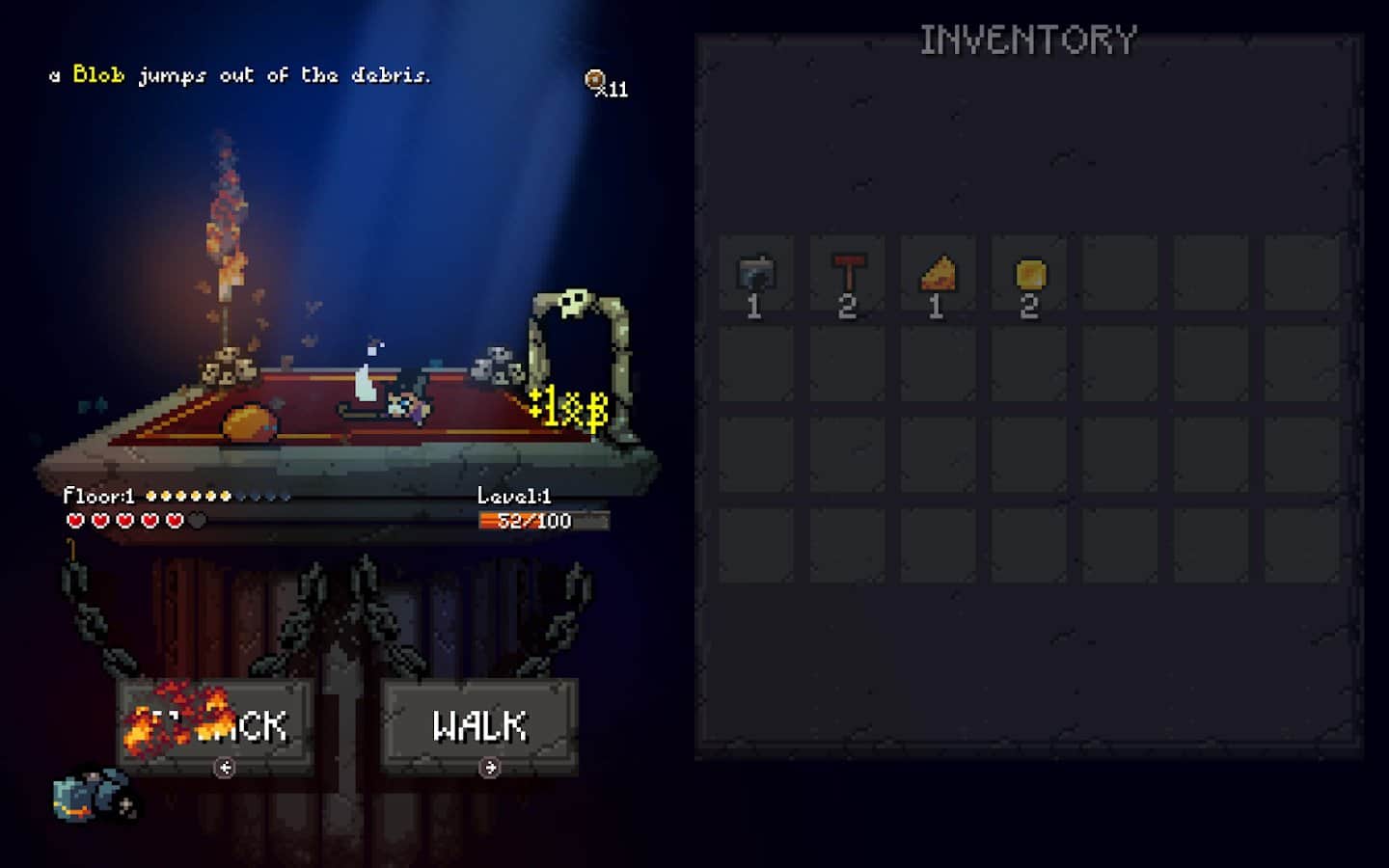
Task: Cycle actions using the left arrow under ATTACK
Action: point(228,768)
